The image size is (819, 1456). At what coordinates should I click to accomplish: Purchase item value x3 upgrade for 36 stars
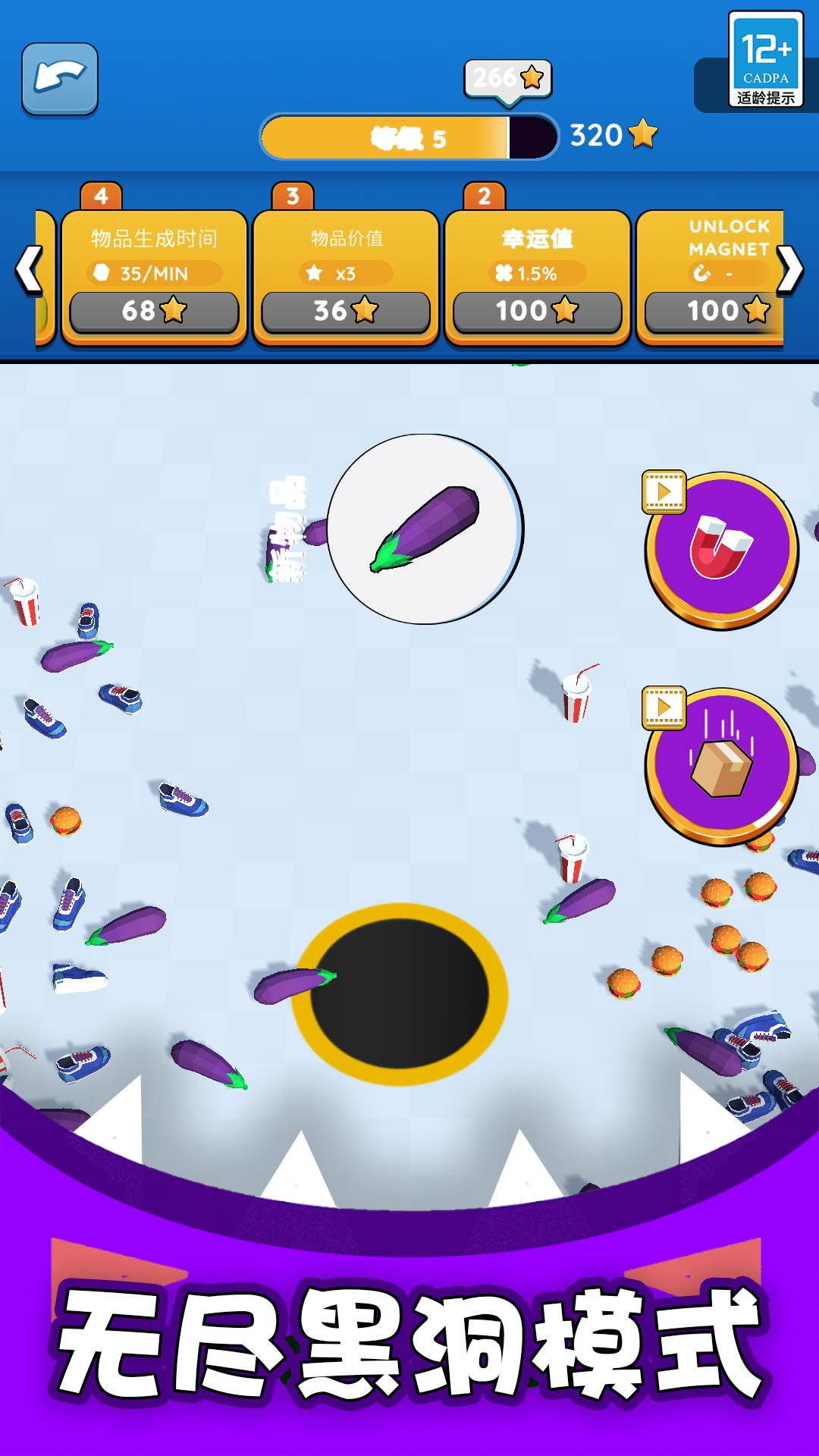[346, 311]
